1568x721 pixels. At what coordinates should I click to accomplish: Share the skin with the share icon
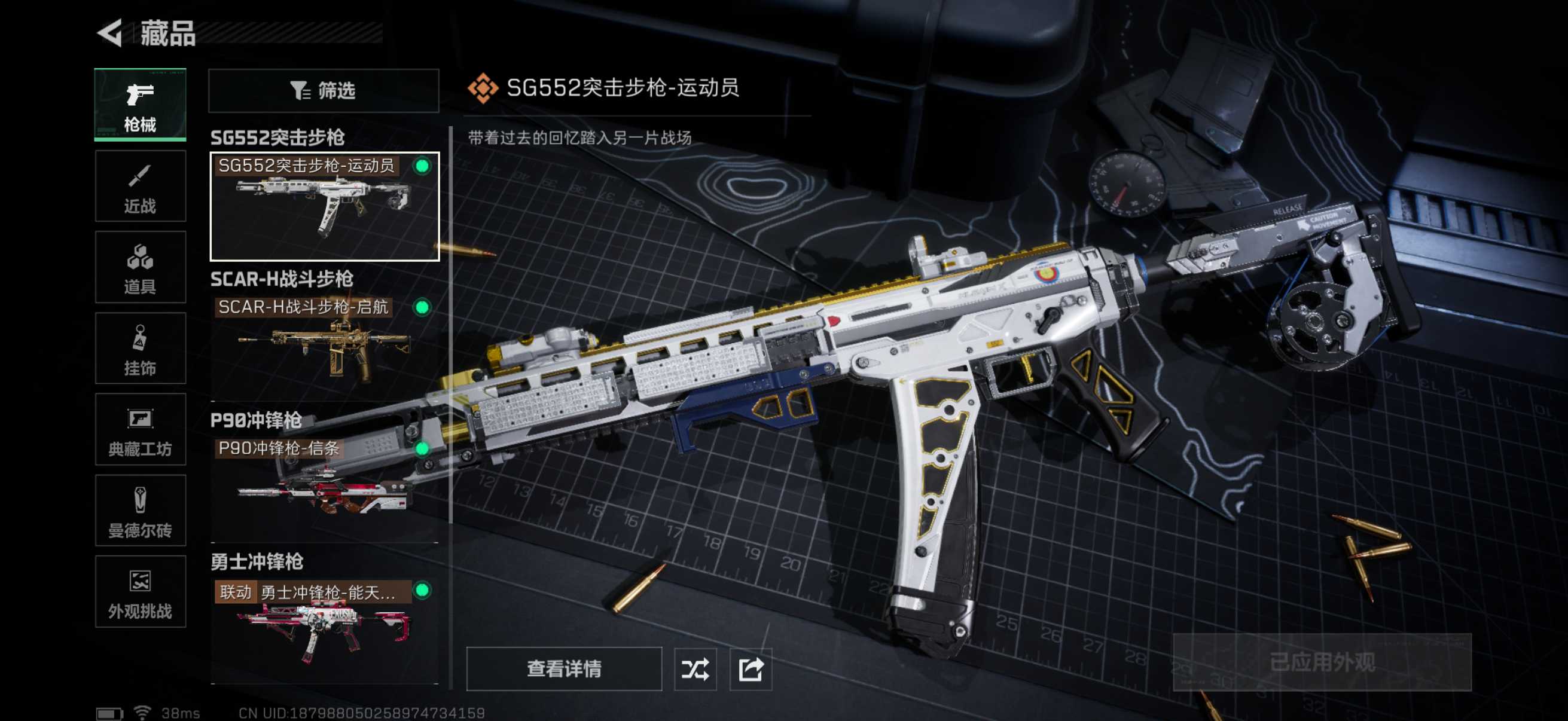tap(751, 668)
